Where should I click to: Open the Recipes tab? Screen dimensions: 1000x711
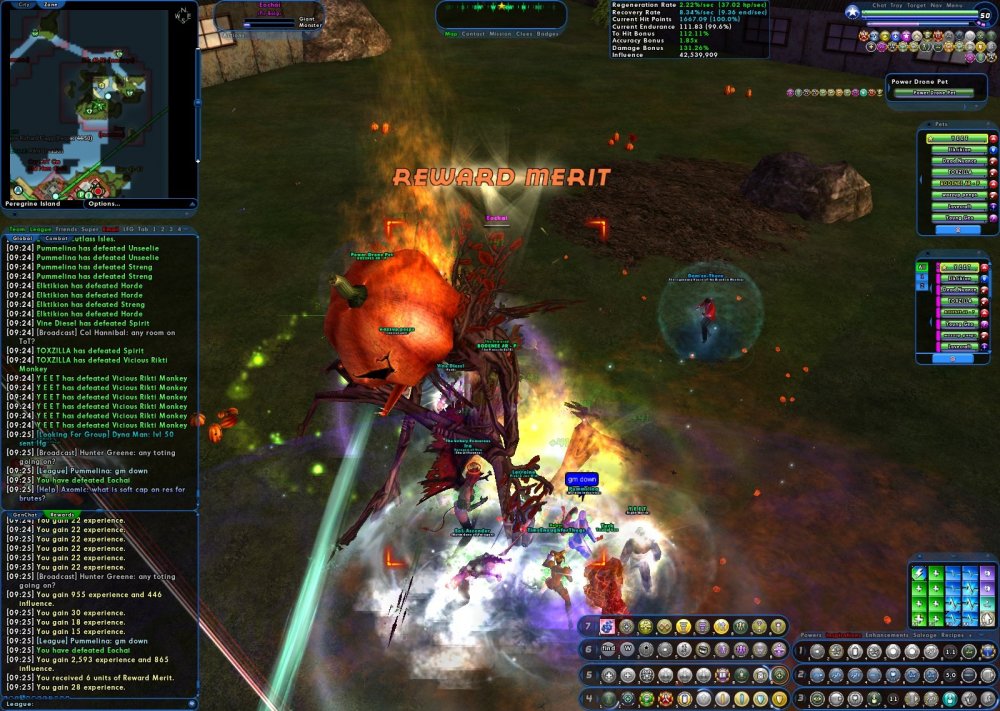(951, 635)
